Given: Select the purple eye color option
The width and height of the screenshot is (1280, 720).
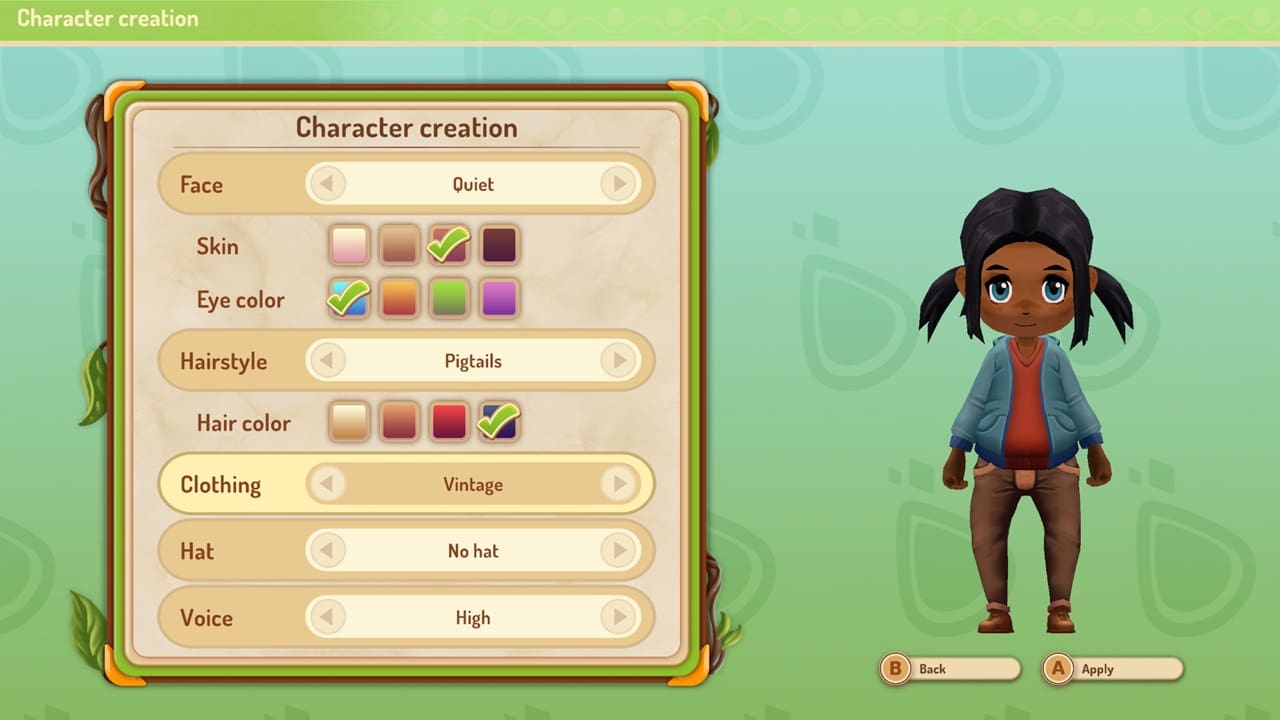Looking at the screenshot, I should coord(498,299).
